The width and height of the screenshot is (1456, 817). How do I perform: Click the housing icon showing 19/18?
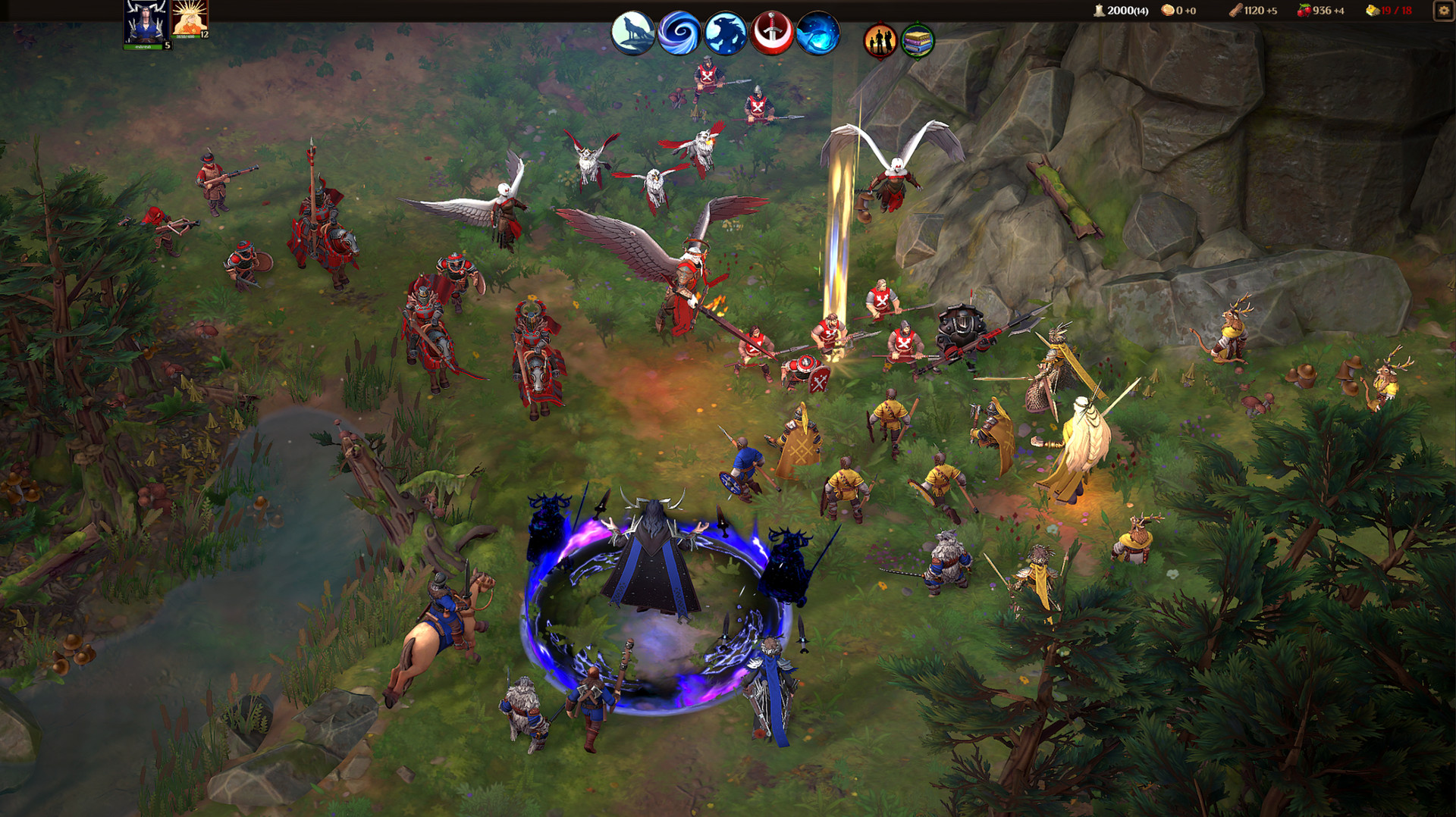point(1371,11)
